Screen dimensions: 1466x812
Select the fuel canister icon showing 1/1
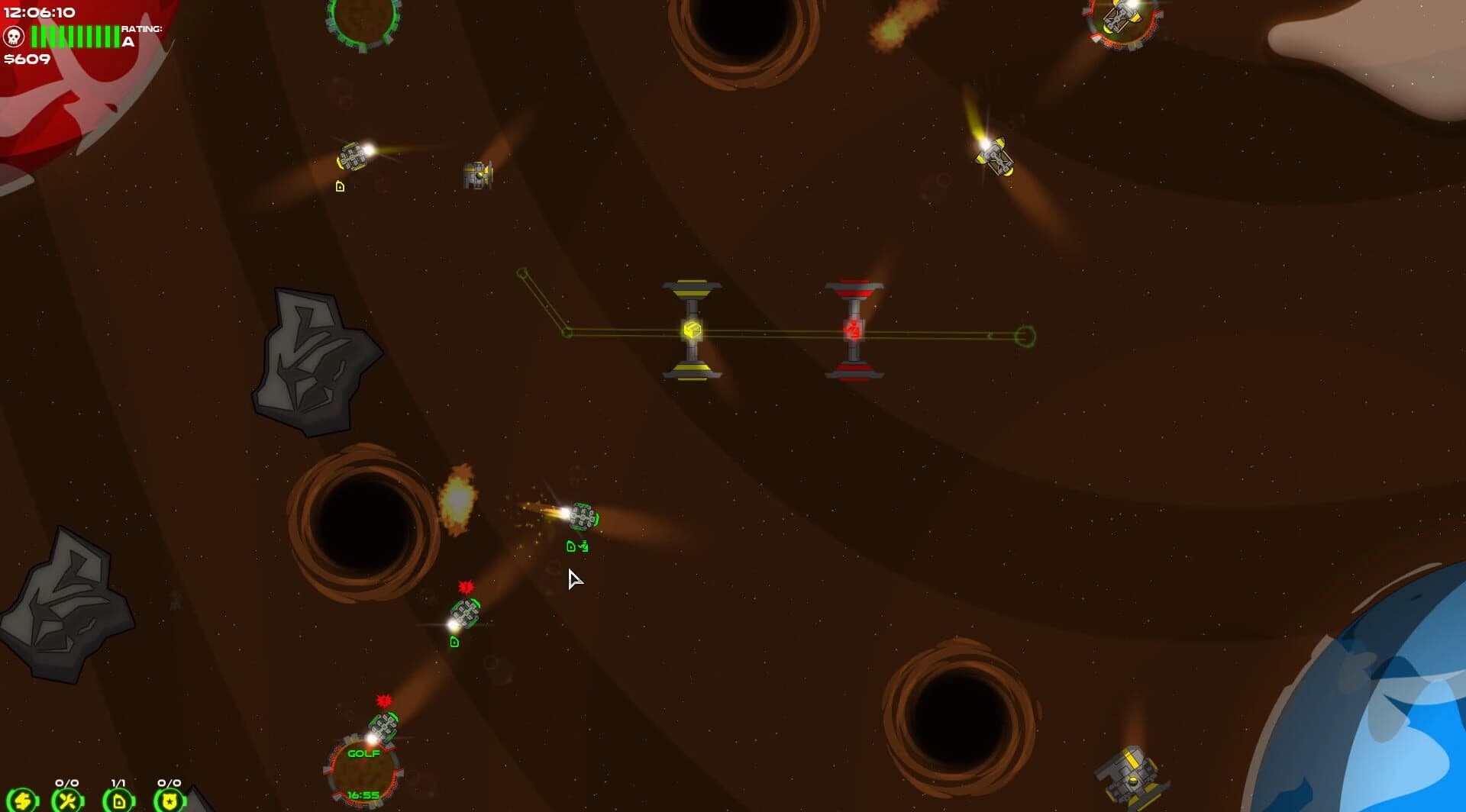(x=118, y=799)
